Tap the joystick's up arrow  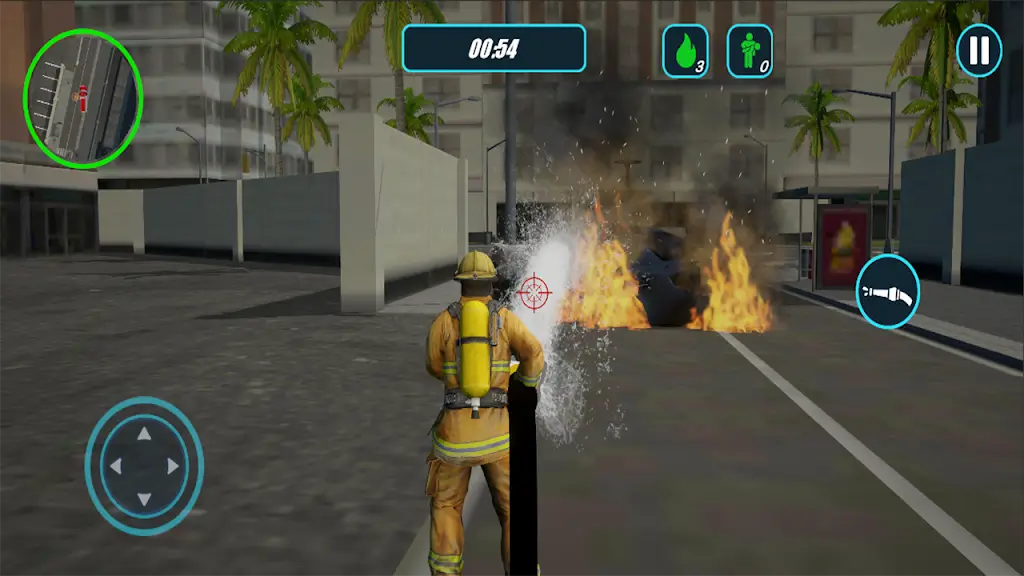tap(144, 434)
